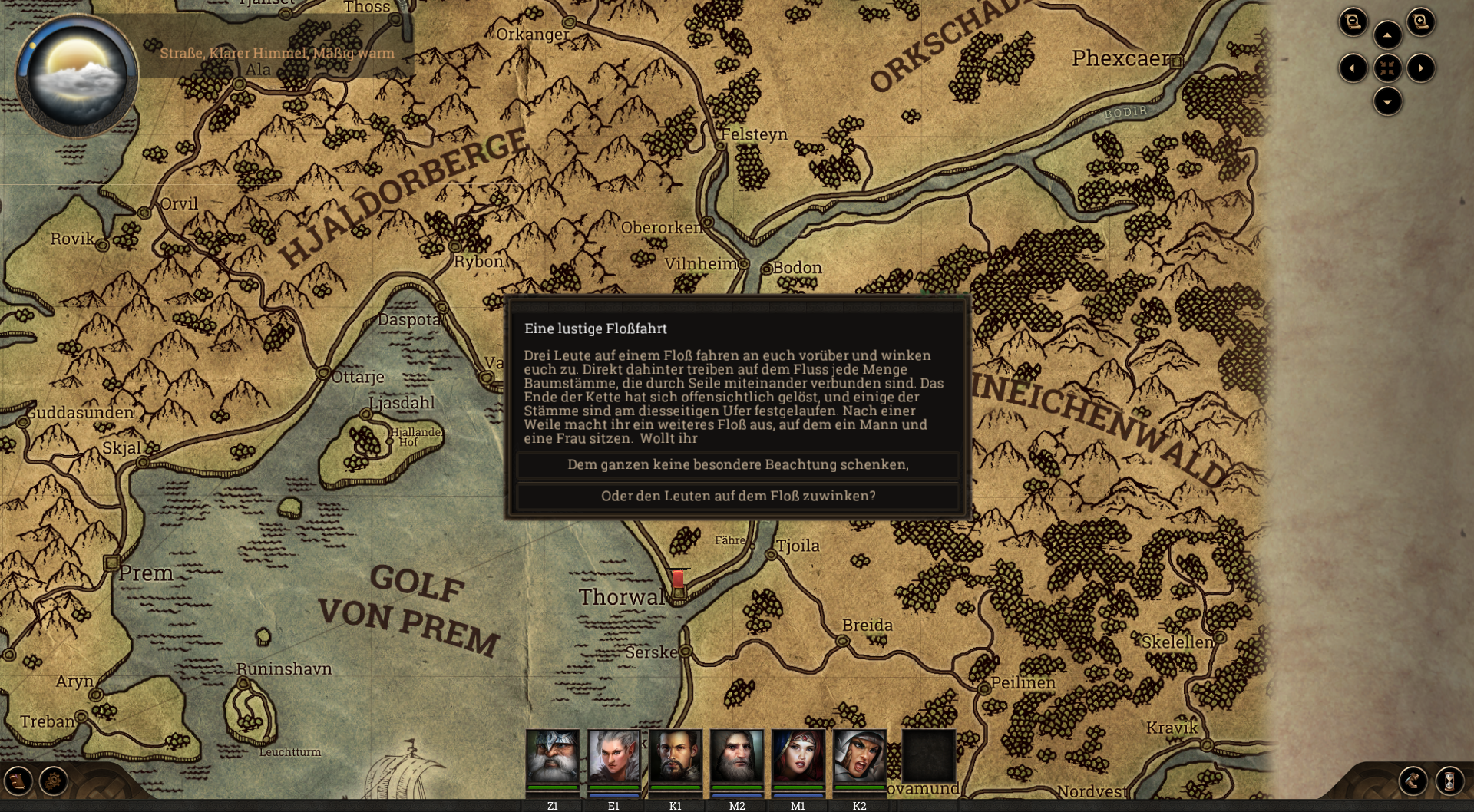Select the red-haired woman portrait M1
Image resolution: width=1474 pixels, height=812 pixels.
[x=798, y=756]
